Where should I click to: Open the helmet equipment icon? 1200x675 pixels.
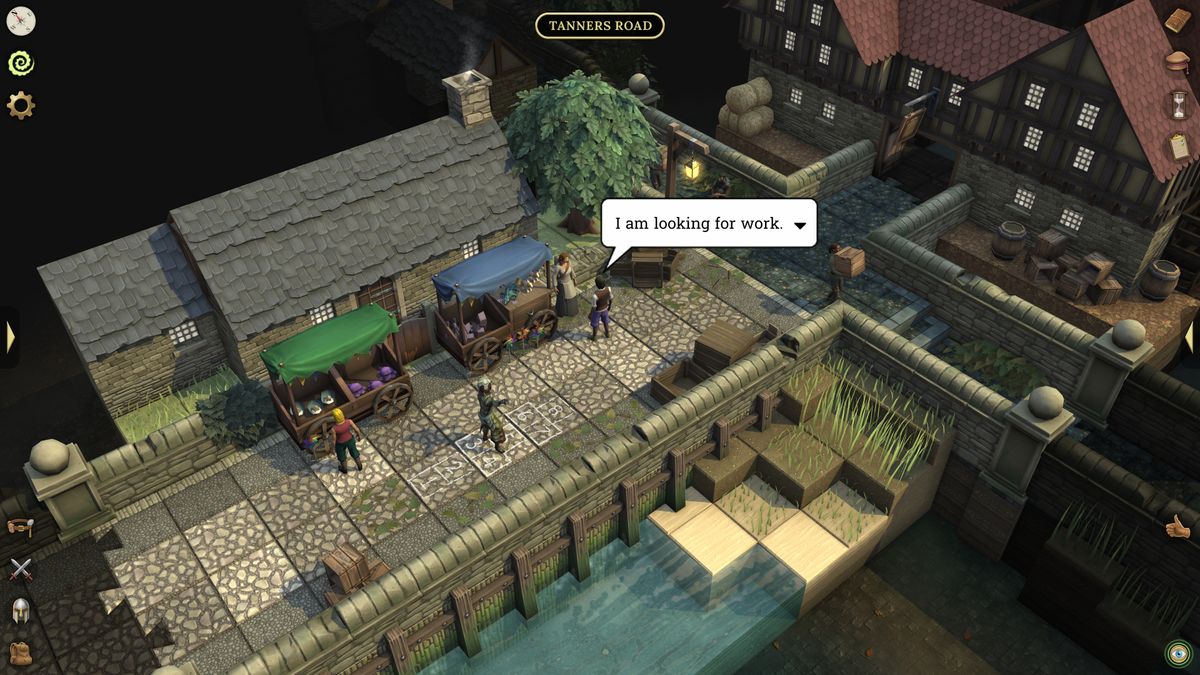point(20,611)
